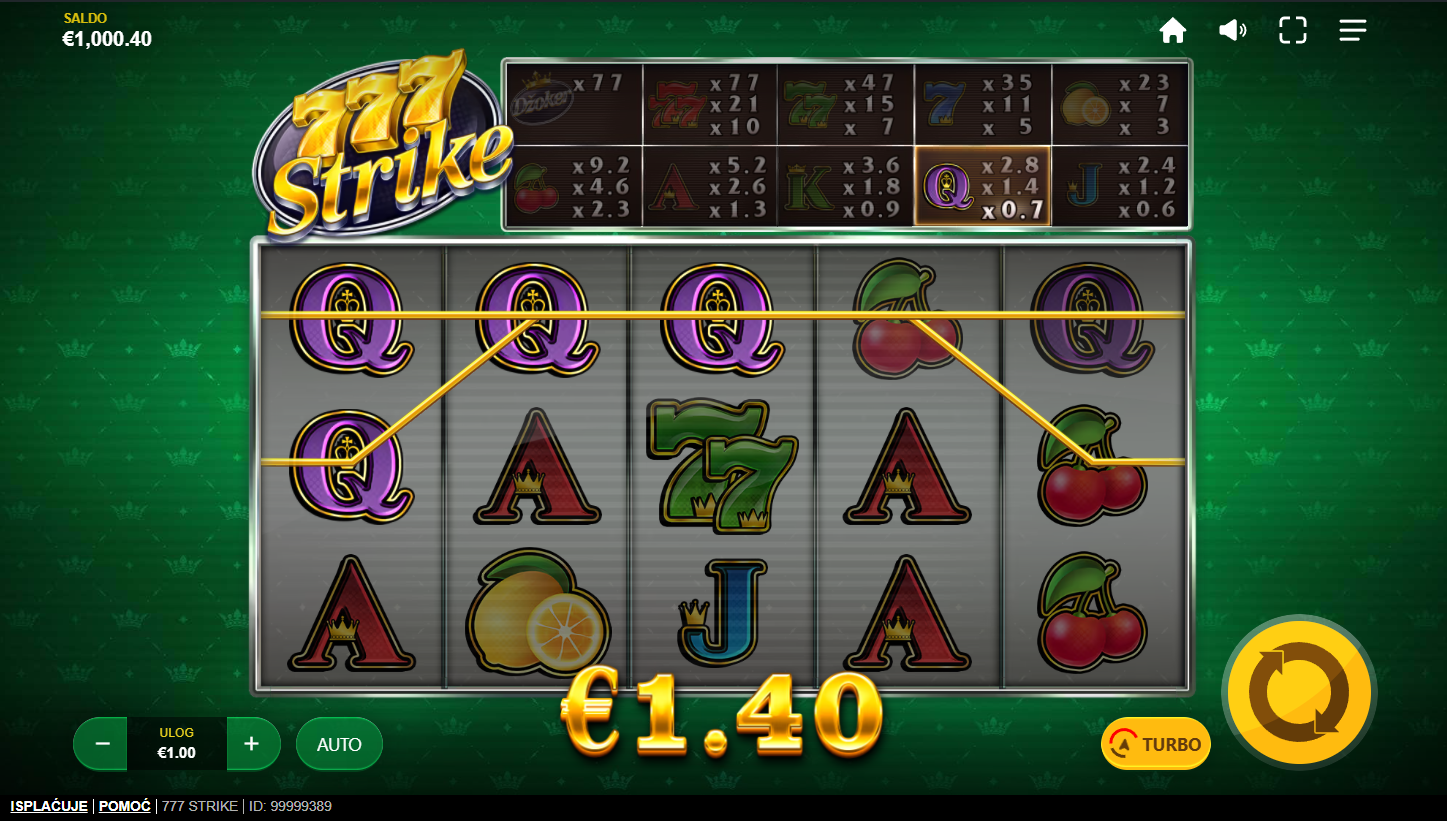Open the Isplaćuje paytable link
This screenshot has width=1447, height=821.
click(x=49, y=806)
